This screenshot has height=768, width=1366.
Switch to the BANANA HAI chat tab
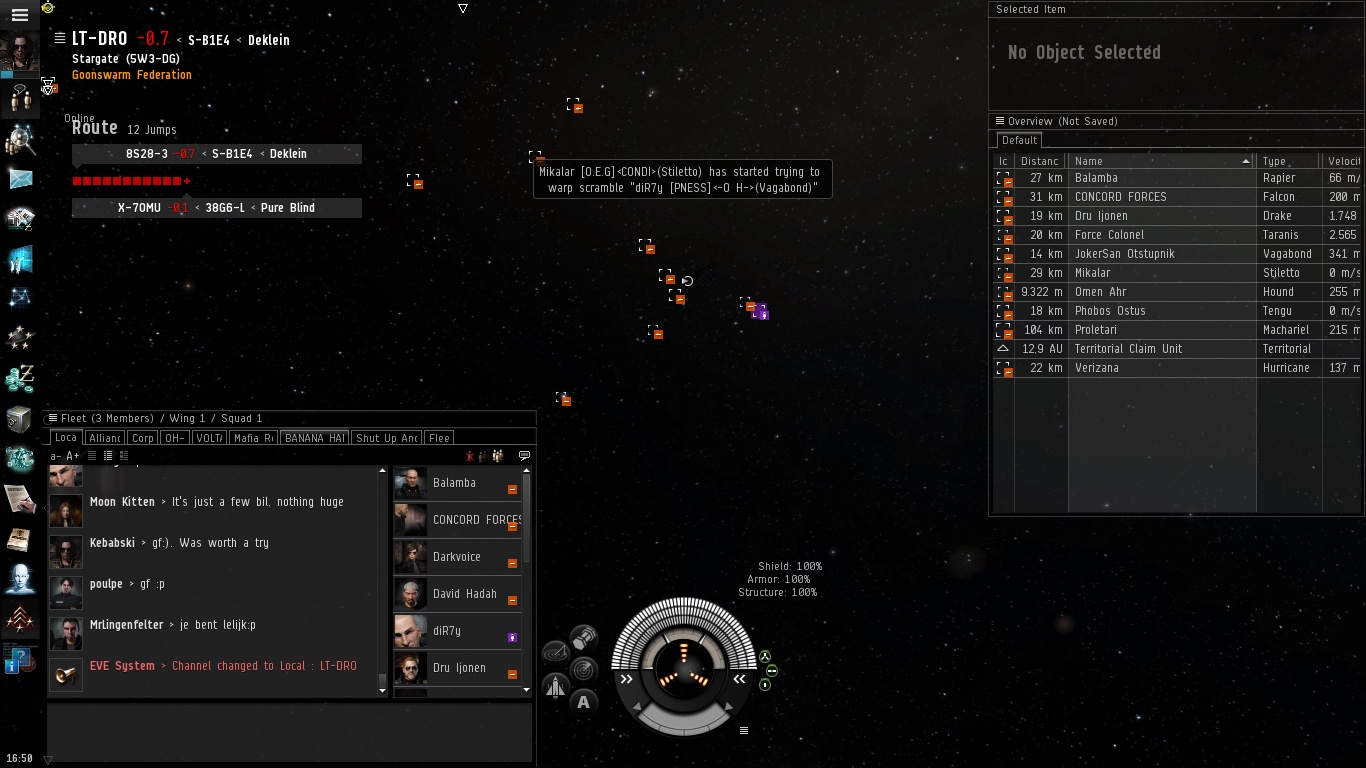coord(314,438)
